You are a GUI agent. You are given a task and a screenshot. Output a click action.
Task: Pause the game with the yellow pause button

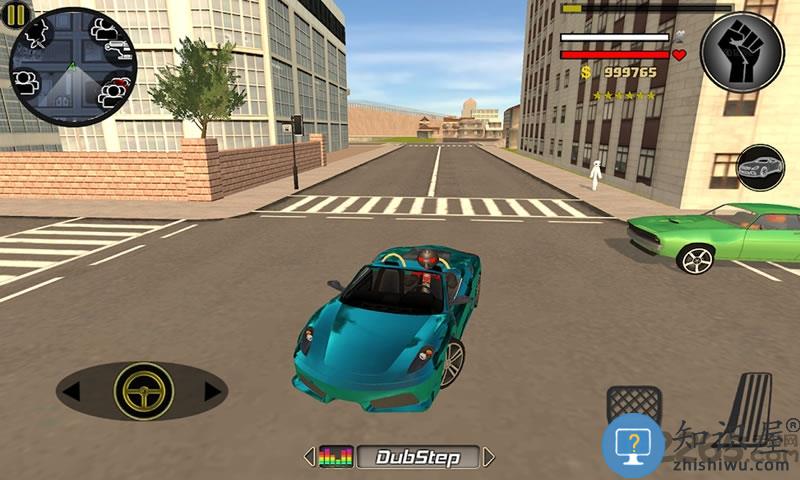click(x=18, y=13)
